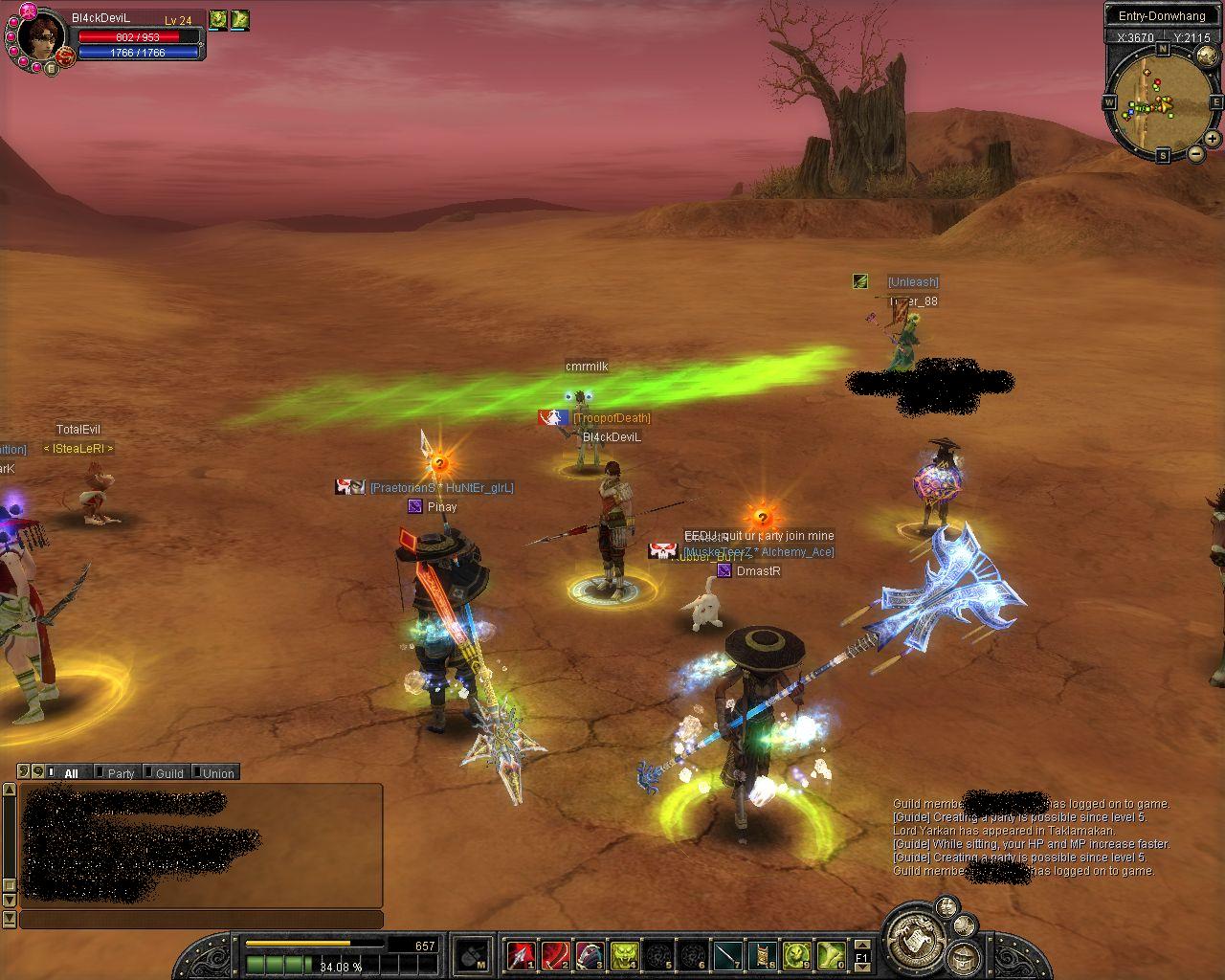Select the thin spear icon in slot 7
This screenshot has width=1225, height=980.
727,955
